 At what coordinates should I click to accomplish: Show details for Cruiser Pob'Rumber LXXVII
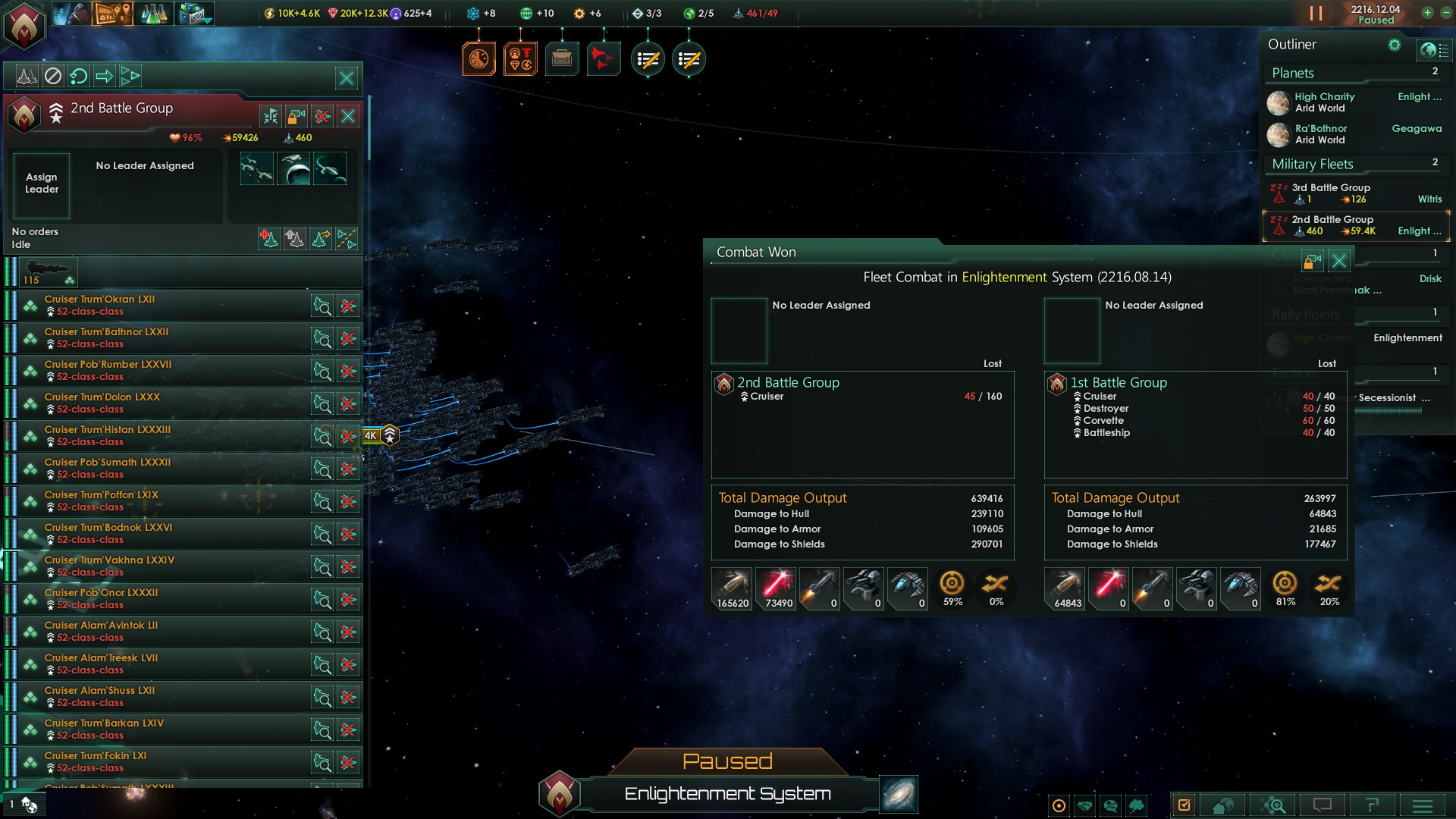(x=322, y=371)
